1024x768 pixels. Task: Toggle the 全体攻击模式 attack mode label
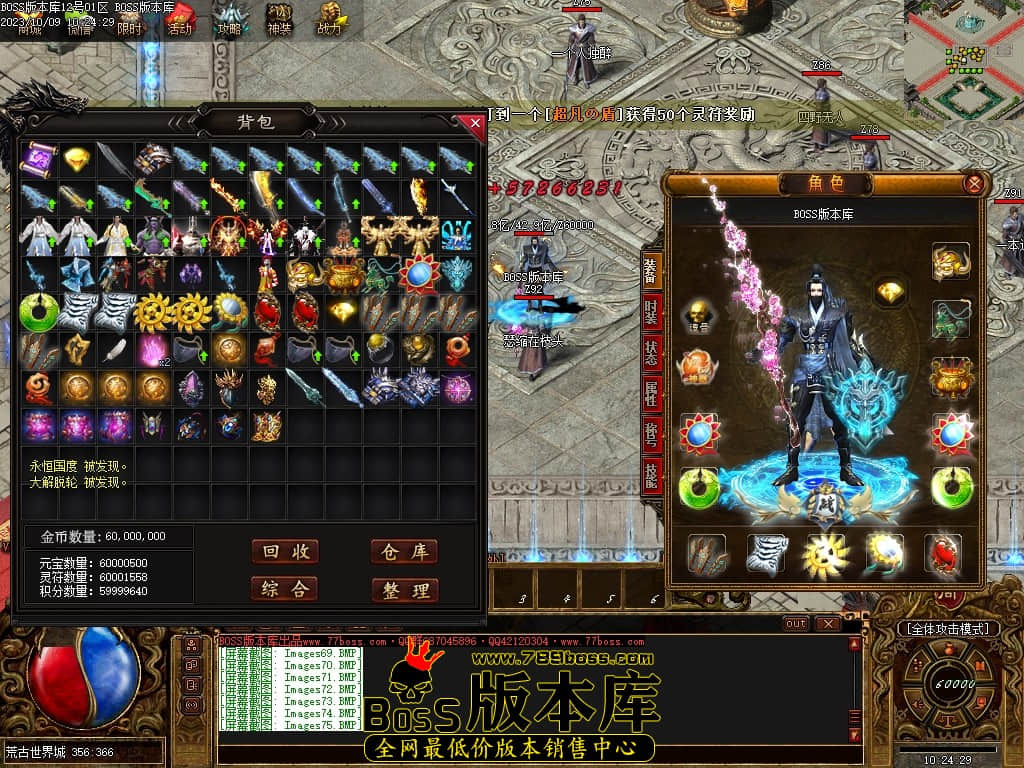click(x=947, y=629)
